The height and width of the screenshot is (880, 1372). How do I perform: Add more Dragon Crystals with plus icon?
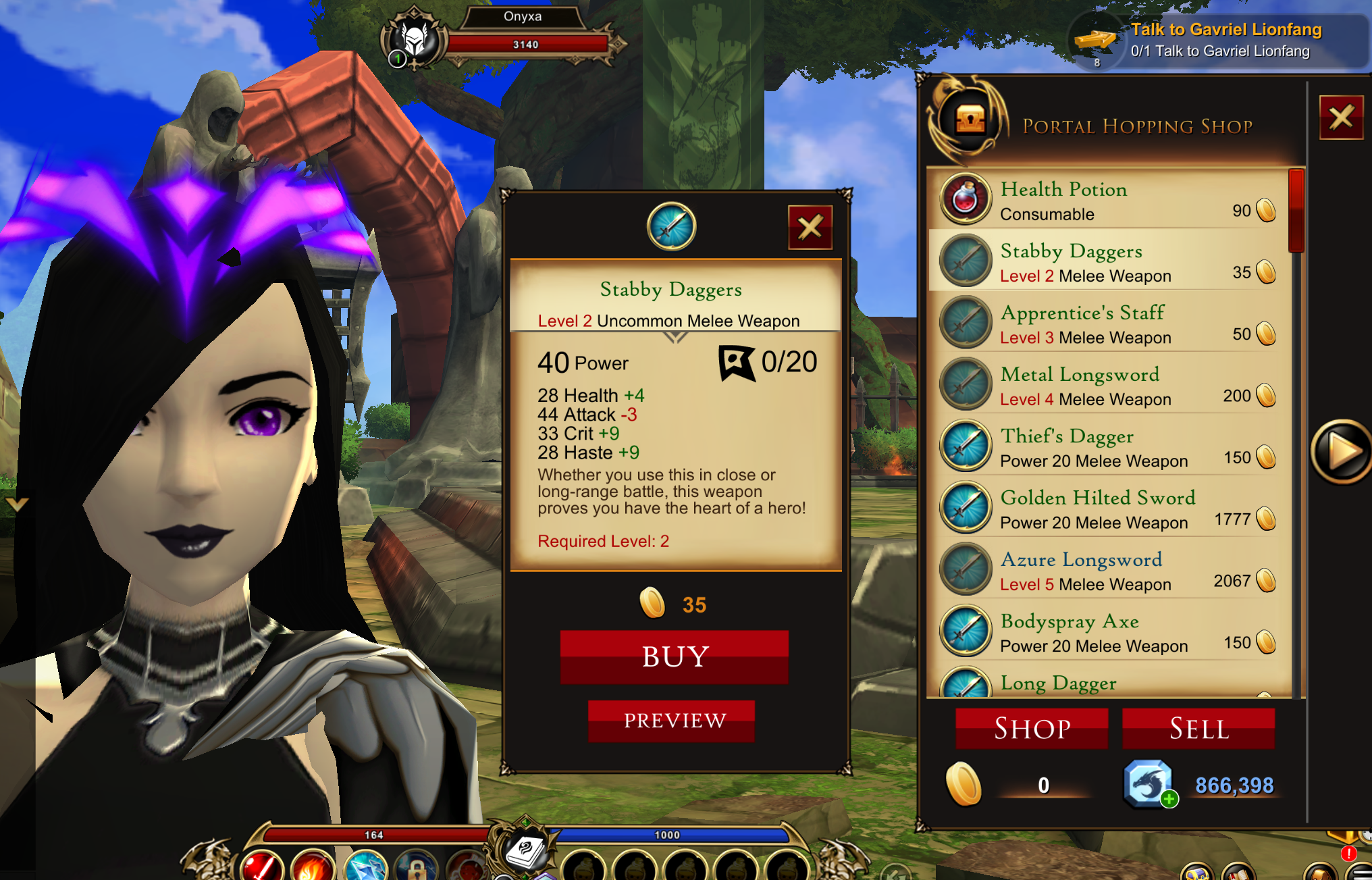click(x=1169, y=800)
